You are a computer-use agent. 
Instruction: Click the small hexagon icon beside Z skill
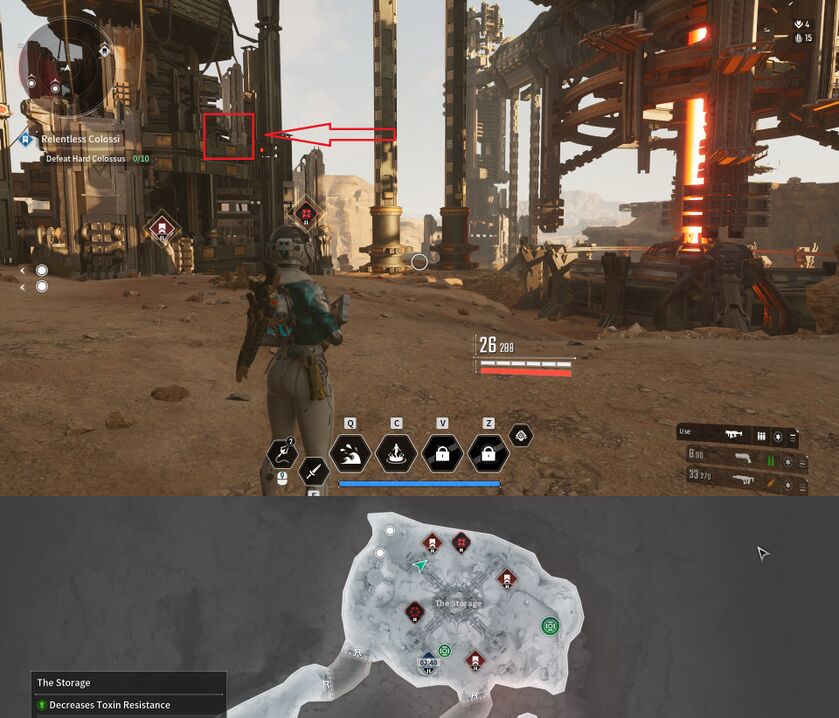[520, 435]
